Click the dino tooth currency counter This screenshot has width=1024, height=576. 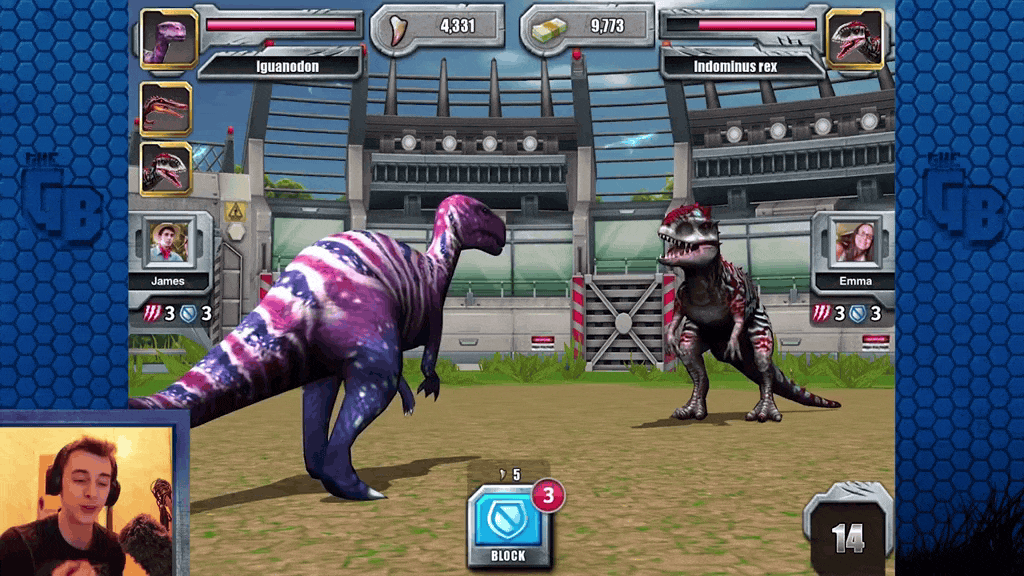pyautogui.click(x=438, y=27)
